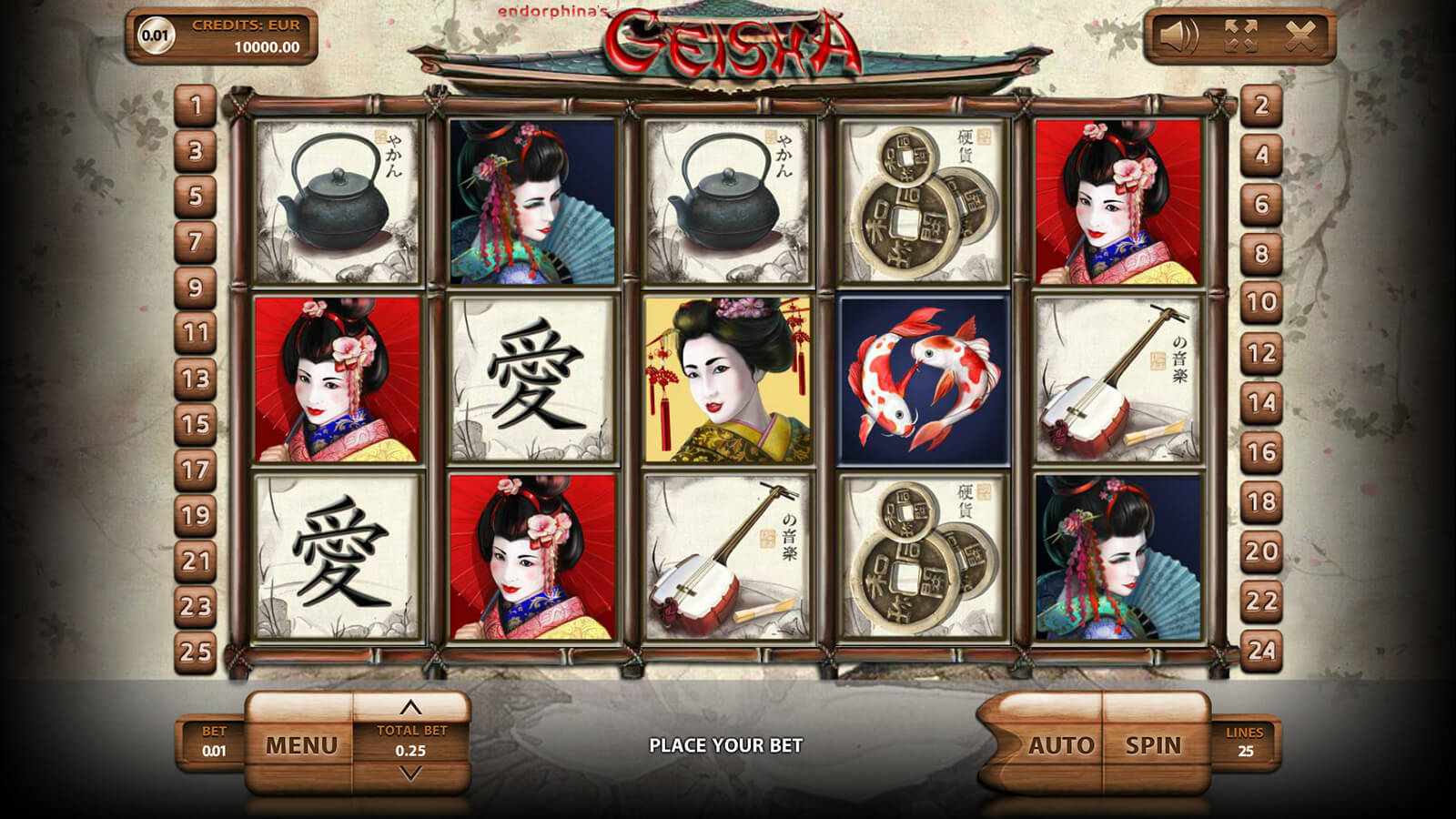Click the BET 0.01 panel

pos(214,743)
